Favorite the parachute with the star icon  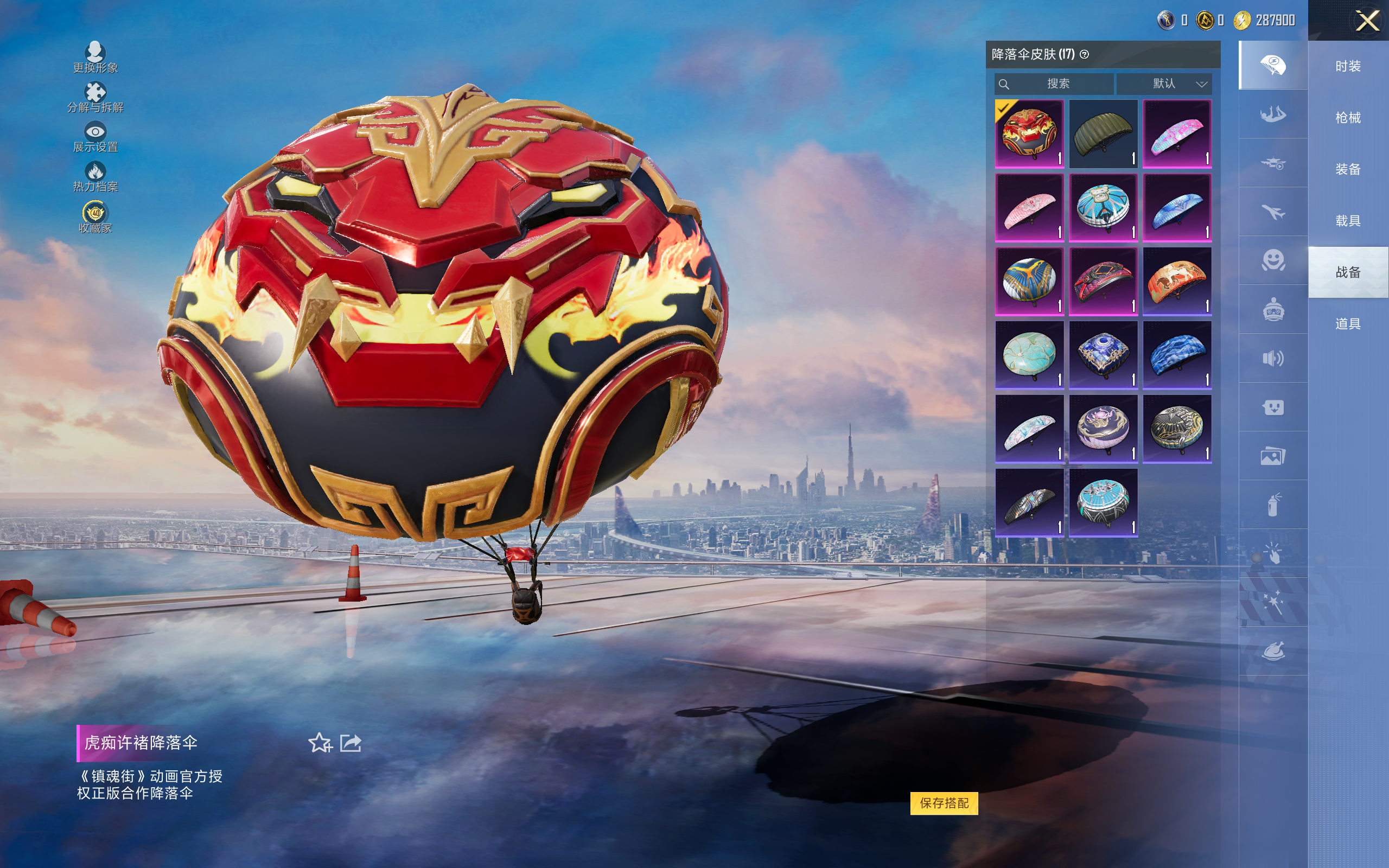click(x=320, y=743)
